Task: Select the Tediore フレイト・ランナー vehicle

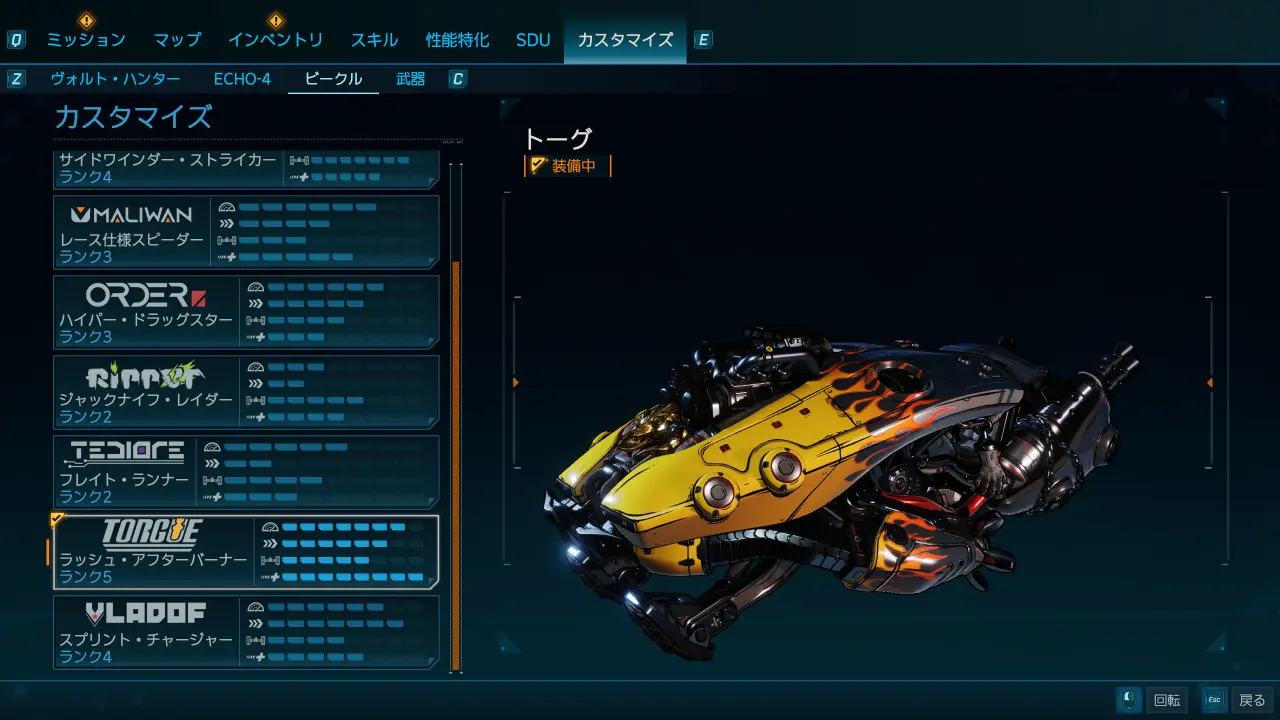Action: pyautogui.click(x=246, y=472)
